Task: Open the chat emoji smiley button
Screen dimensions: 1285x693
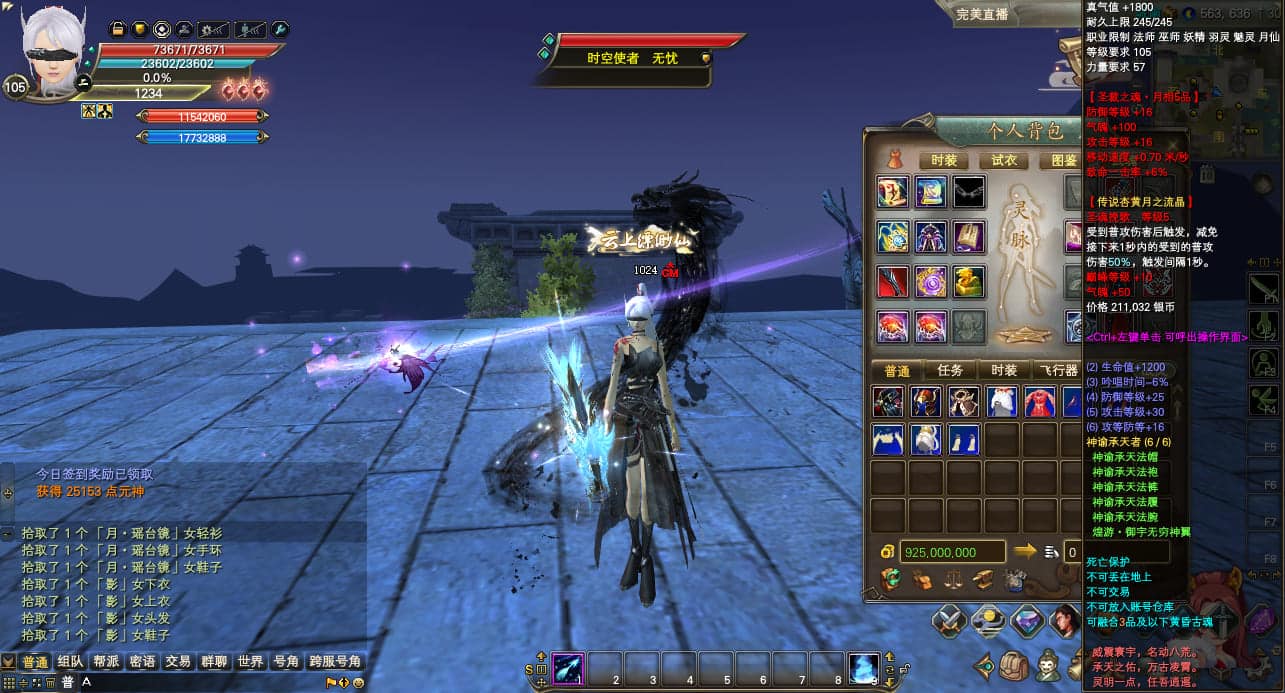Action: pyautogui.click(x=357, y=683)
